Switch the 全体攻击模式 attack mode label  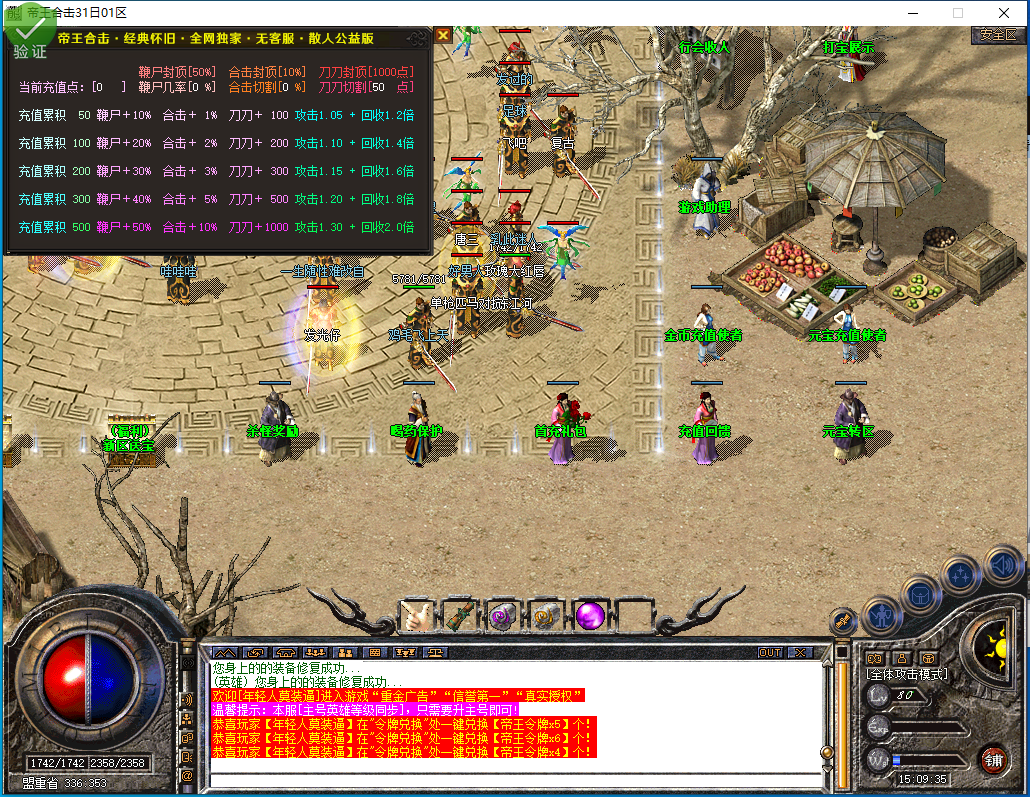[x=906, y=674]
